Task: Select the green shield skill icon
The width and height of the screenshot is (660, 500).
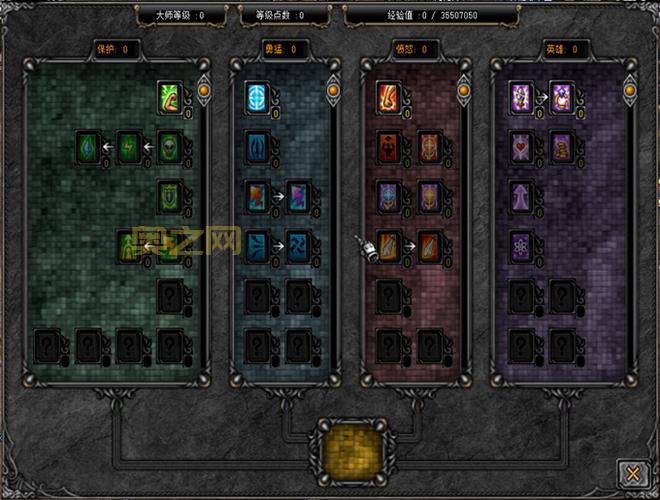Action: point(170,196)
